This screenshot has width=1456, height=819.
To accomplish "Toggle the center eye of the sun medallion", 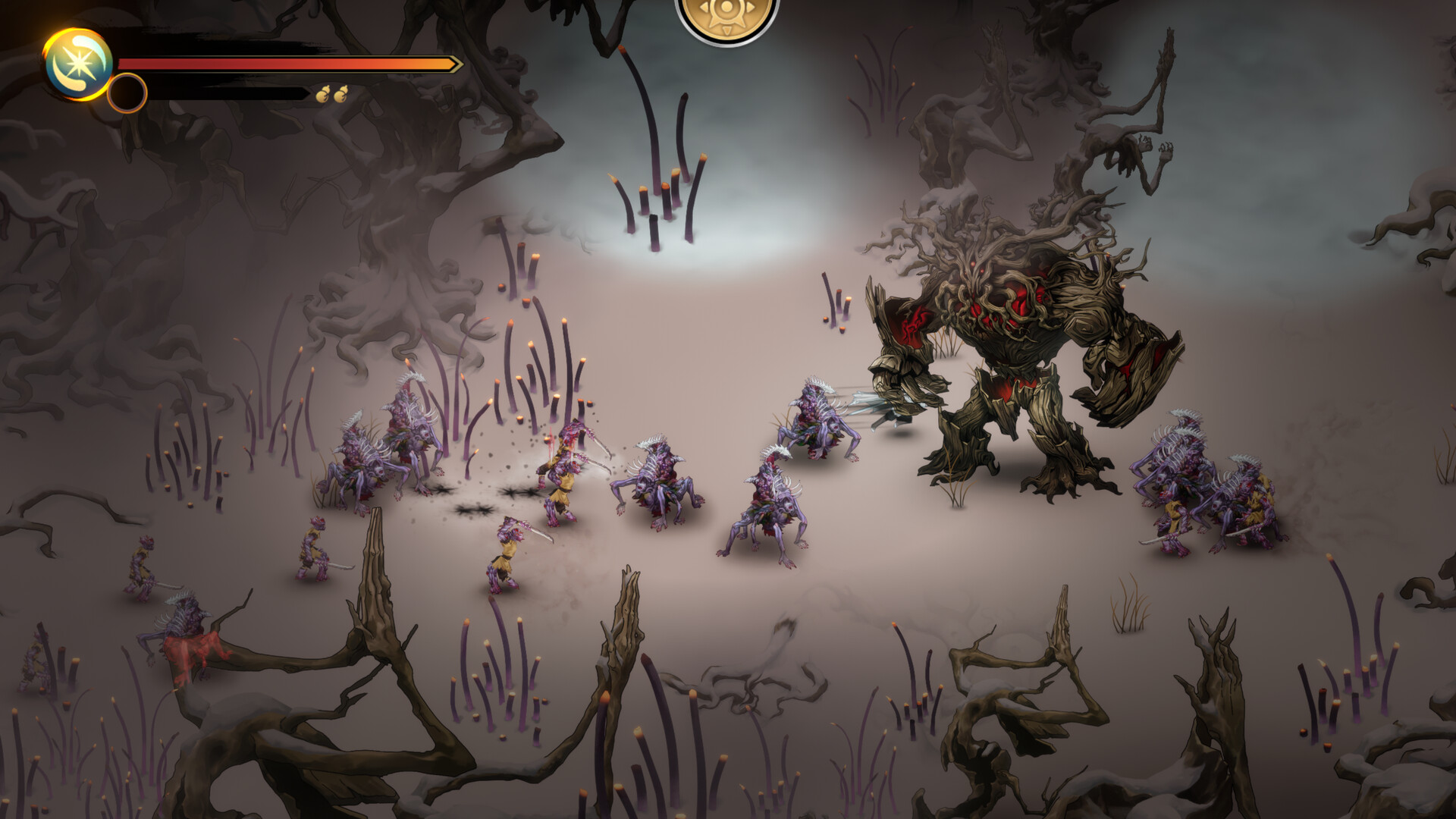I will [726, 7].
